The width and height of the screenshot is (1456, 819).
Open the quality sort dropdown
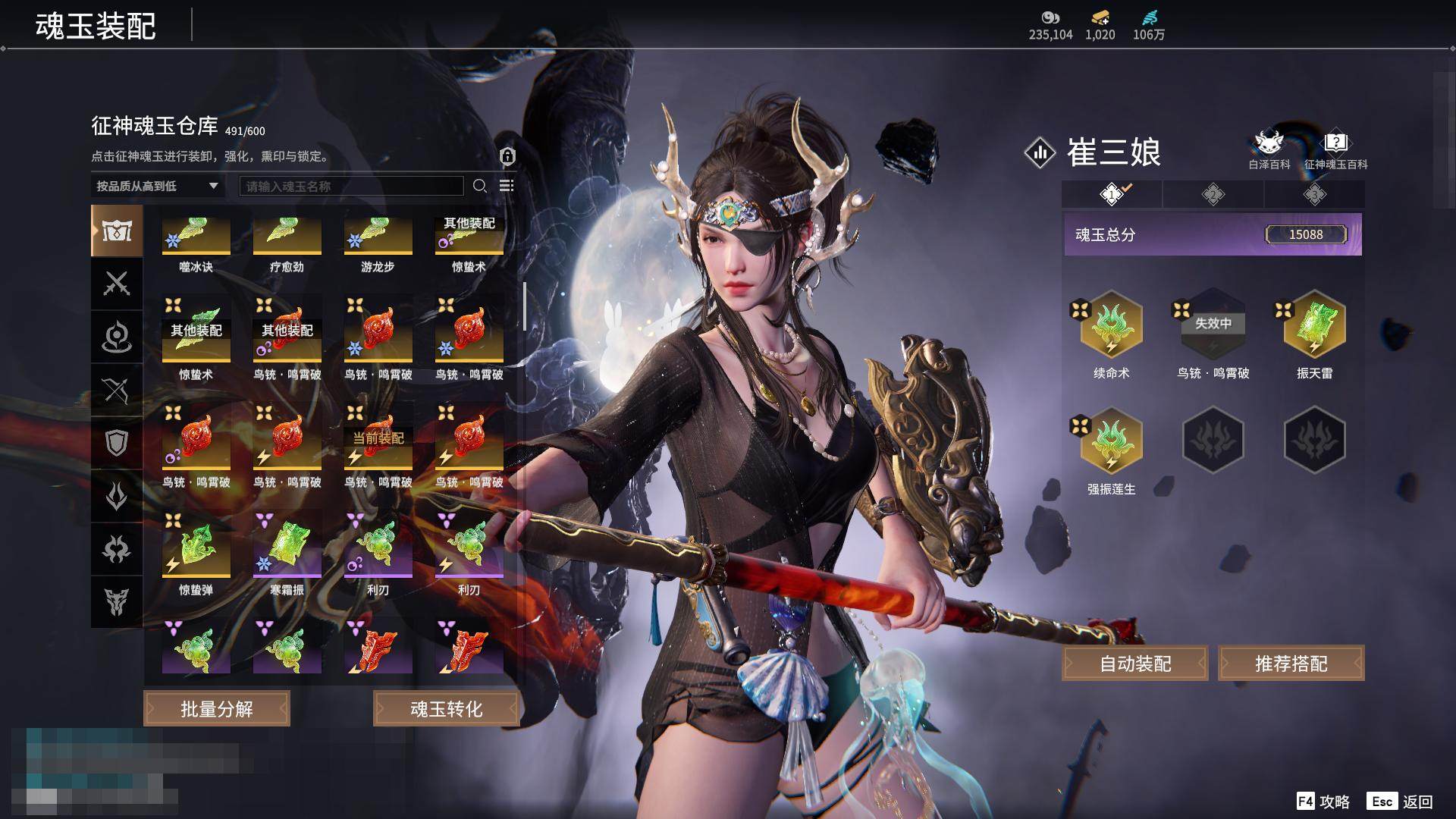point(157,186)
